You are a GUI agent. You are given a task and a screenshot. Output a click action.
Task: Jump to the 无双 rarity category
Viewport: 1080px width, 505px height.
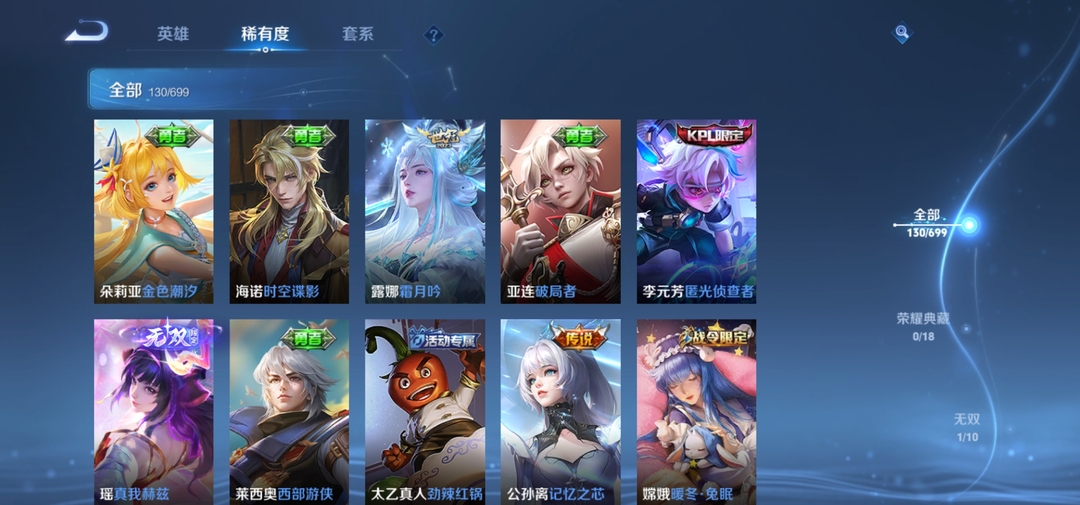pos(966,427)
